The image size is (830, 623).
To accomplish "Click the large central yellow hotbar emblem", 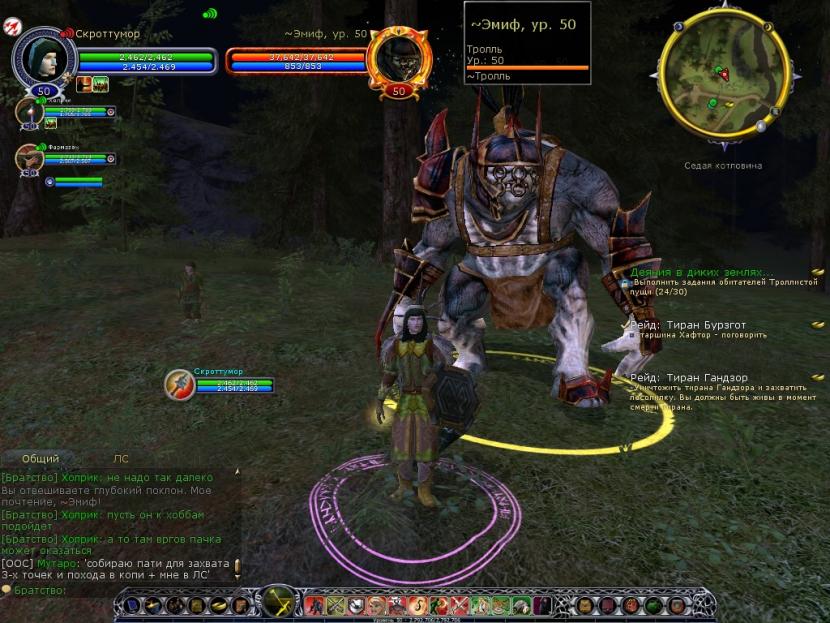I will (x=277, y=603).
